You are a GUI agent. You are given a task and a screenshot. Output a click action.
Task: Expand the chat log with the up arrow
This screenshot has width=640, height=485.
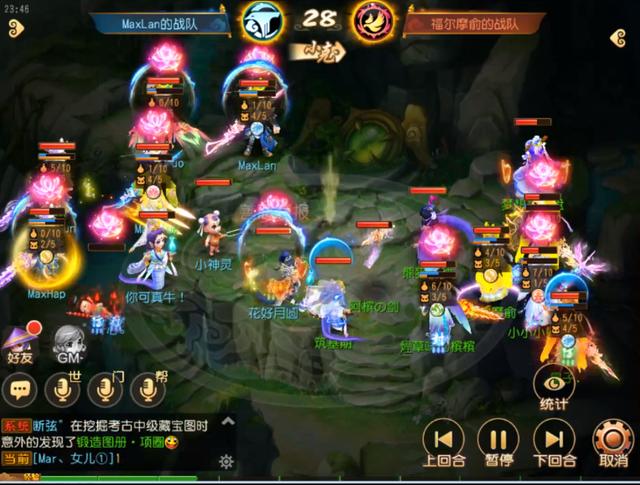tap(227, 422)
